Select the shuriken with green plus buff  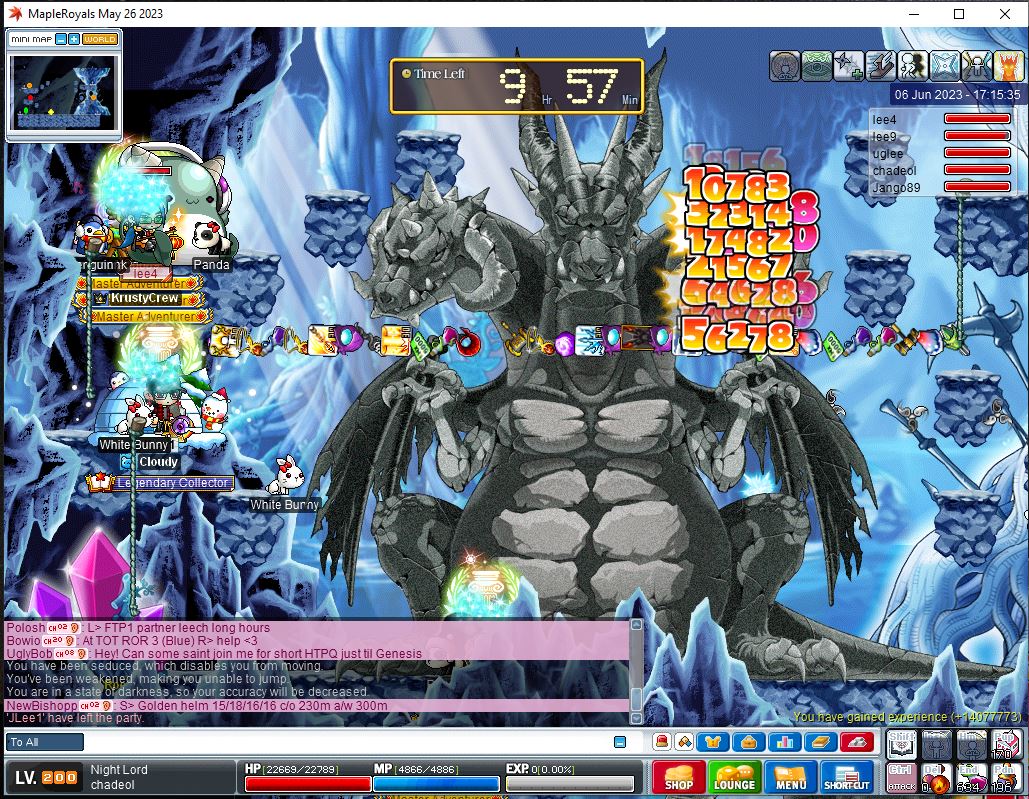click(849, 66)
